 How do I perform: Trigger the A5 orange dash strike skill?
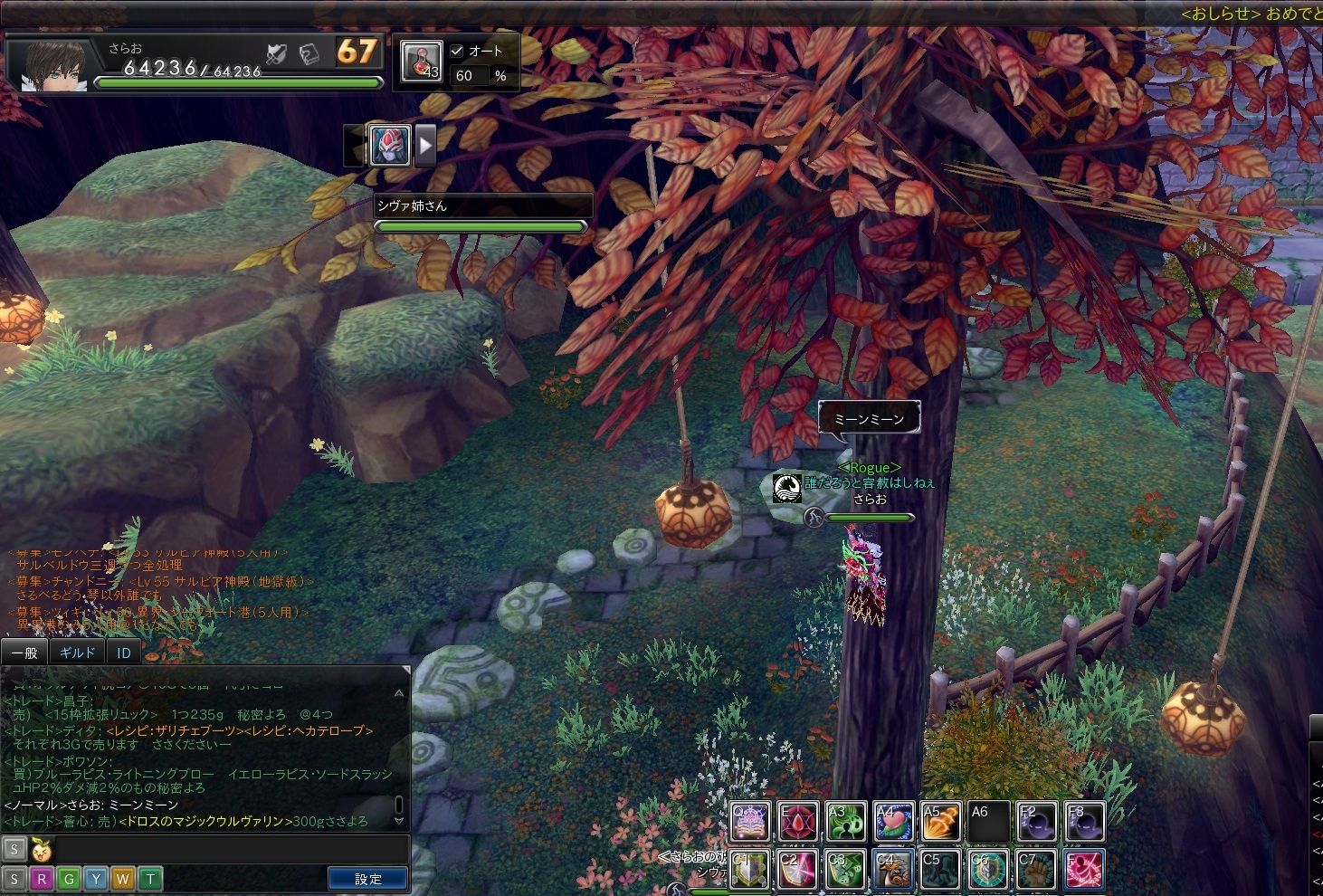coord(942,822)
